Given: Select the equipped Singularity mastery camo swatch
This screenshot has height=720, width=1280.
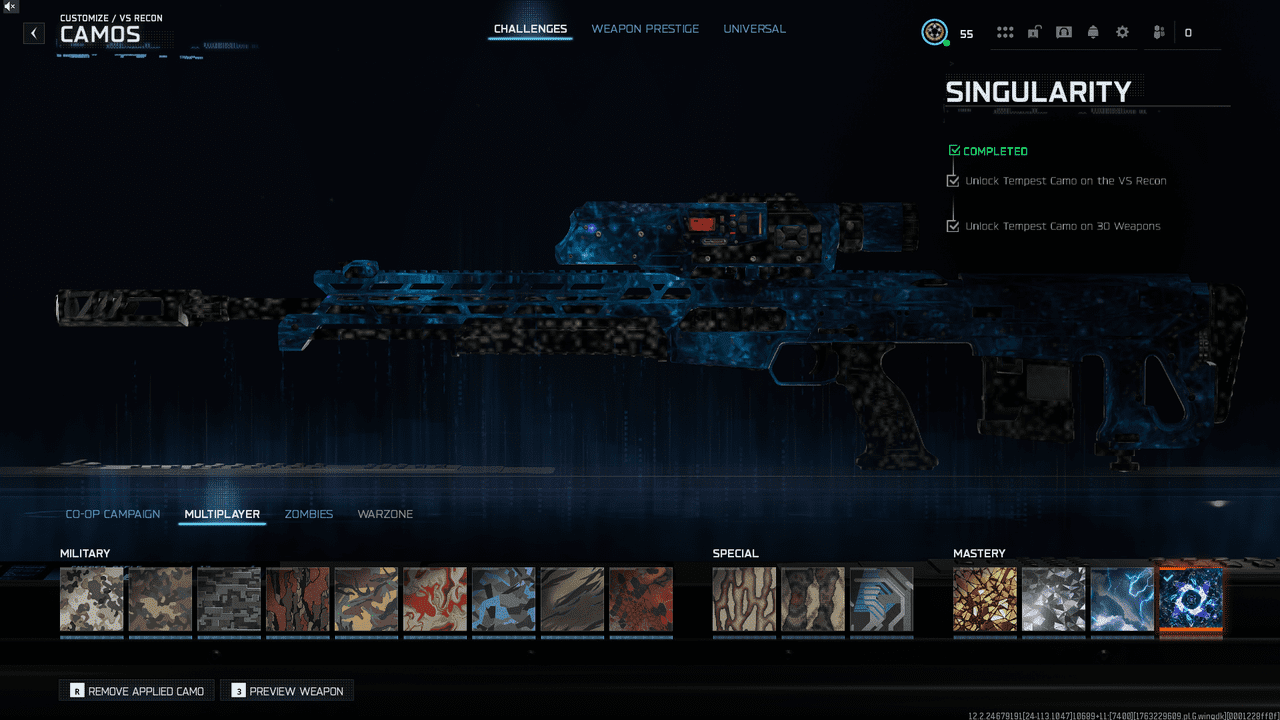Looking at the screenshot, I should pyautogui.click(x=1190, y=598).
